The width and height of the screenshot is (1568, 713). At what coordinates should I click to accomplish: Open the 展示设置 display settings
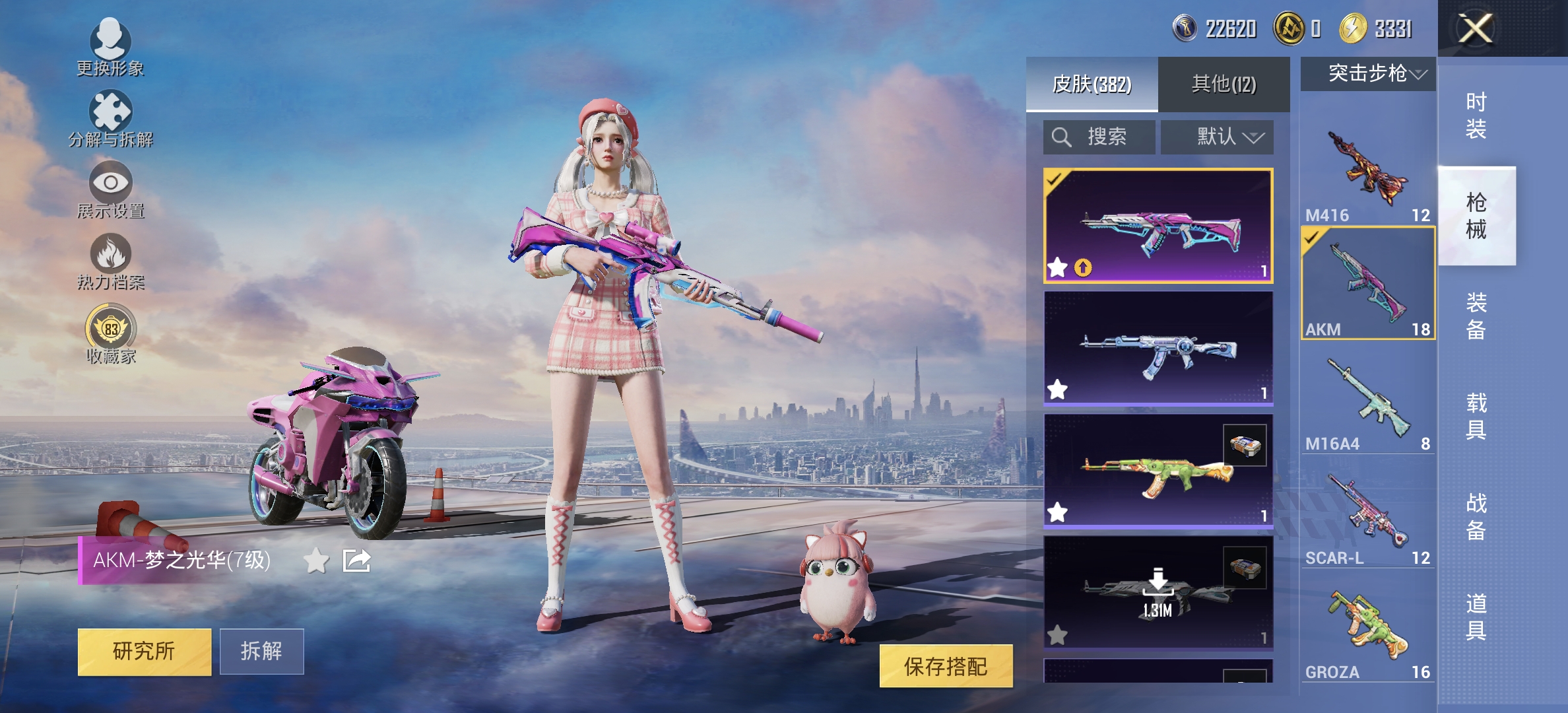pyautogui.click(x=111, y=190)
